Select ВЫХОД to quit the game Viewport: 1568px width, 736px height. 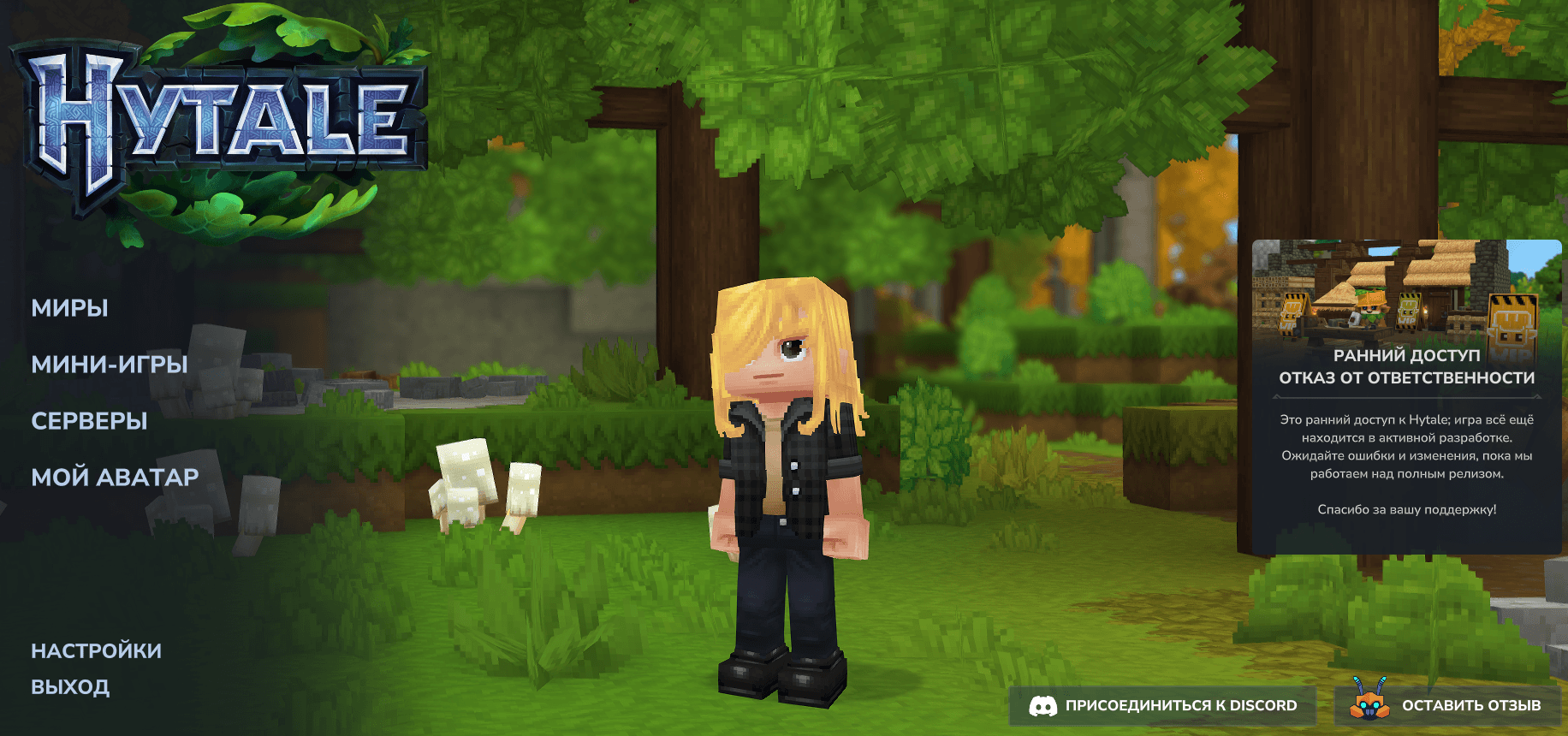(70, 686)
